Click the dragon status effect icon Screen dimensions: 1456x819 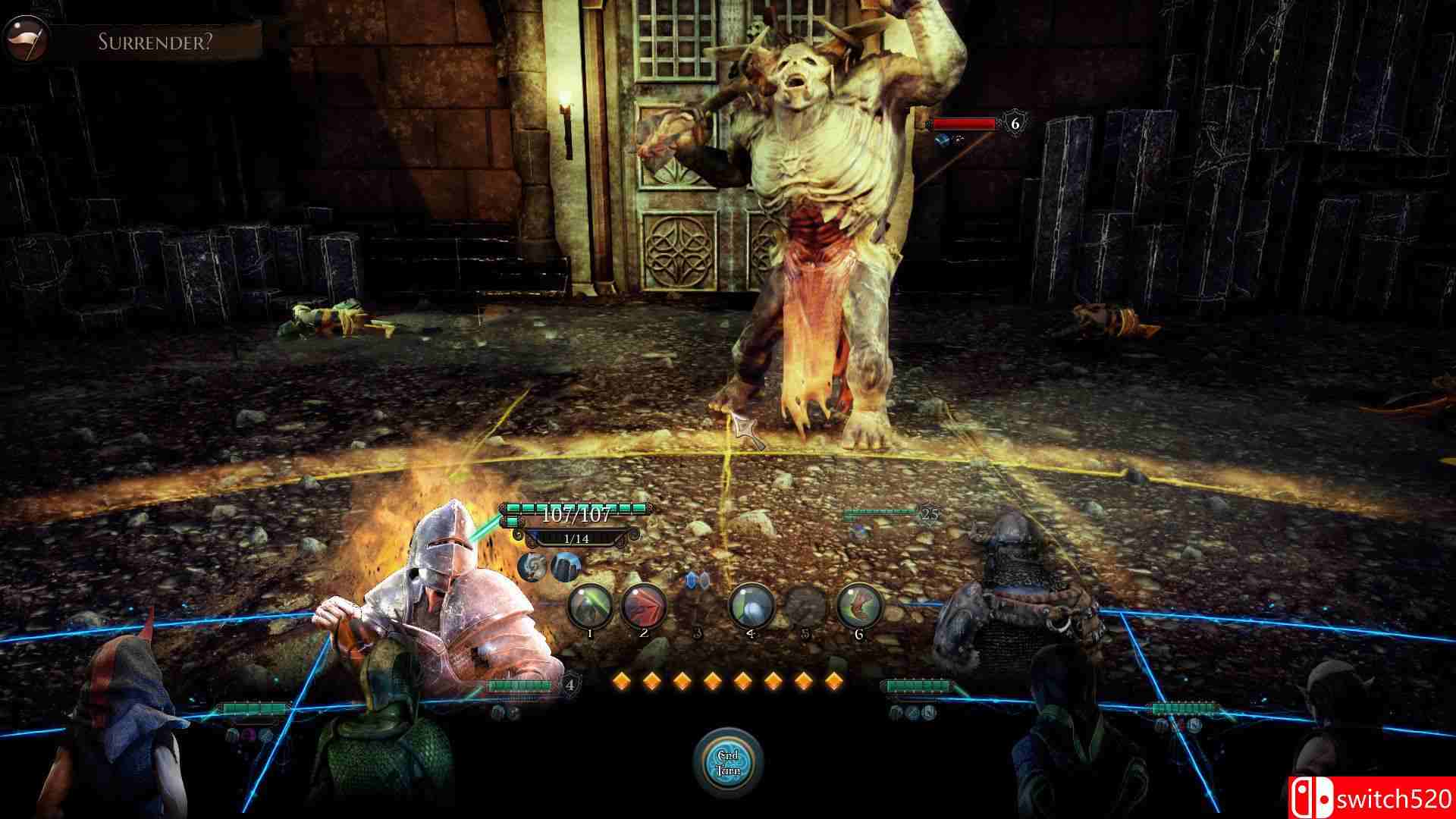click(x=533, y=568)
